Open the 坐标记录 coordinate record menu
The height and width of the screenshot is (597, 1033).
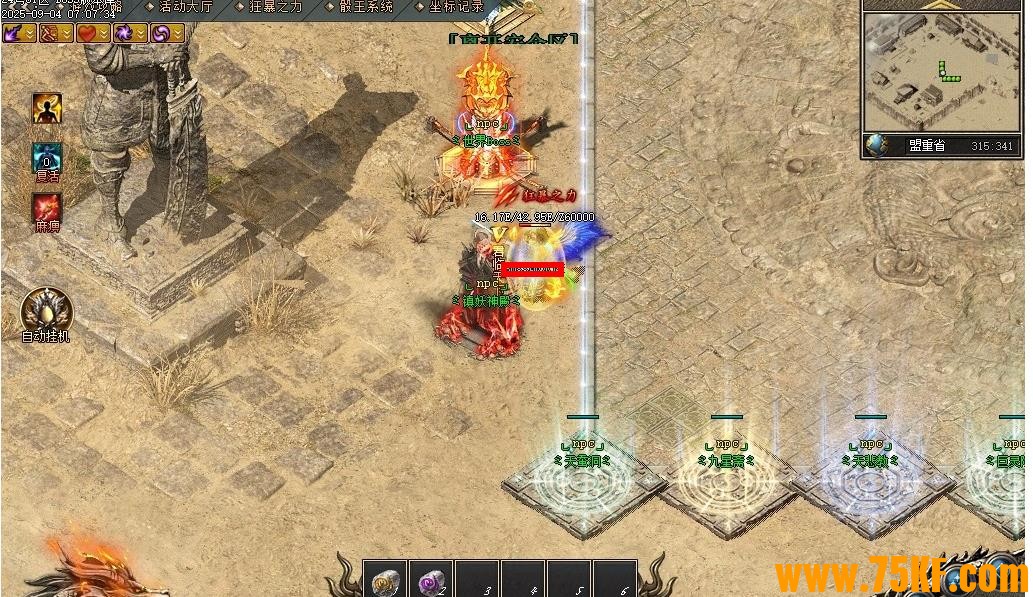coord(455,7)
